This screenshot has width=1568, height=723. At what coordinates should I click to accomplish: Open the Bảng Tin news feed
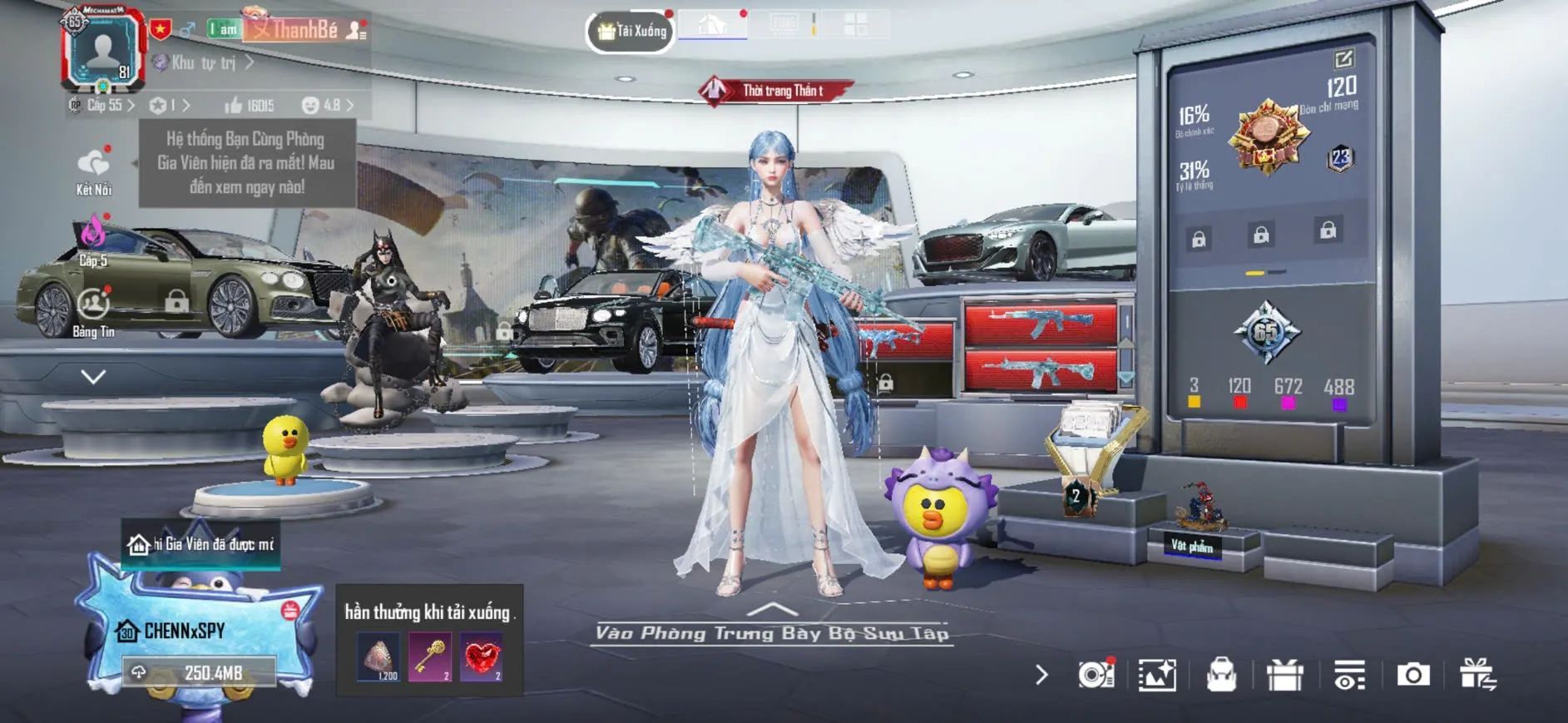[x=93, y=312]
